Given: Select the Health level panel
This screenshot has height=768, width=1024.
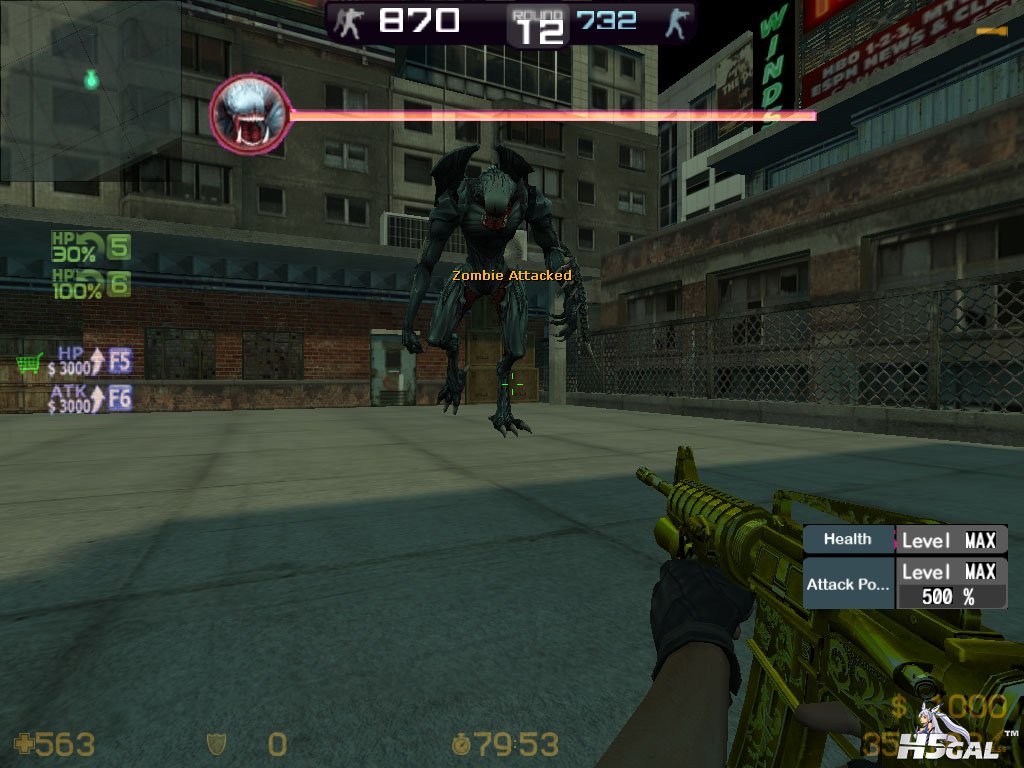Looking at the screenshot, I should [905, 540].
